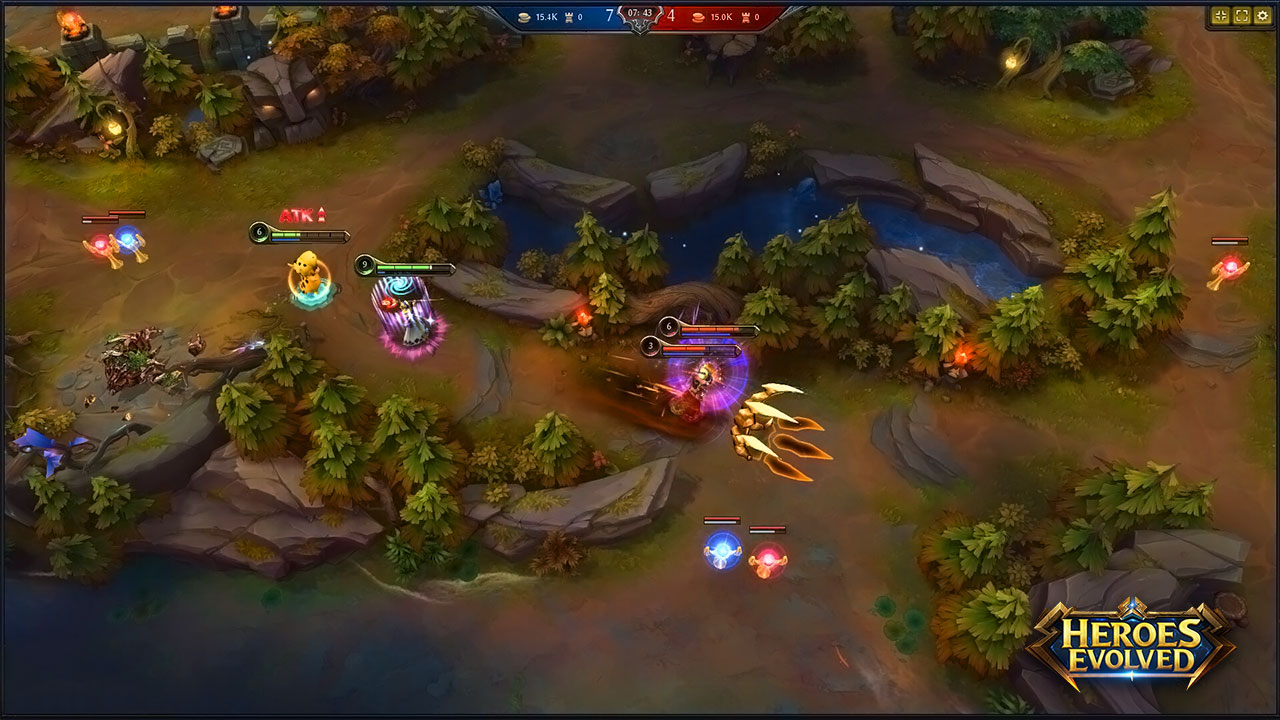This screenshot has width=1280, height=720.
Task: Click the red ATK buff indicator above the hero
Action: coord(303,214)
